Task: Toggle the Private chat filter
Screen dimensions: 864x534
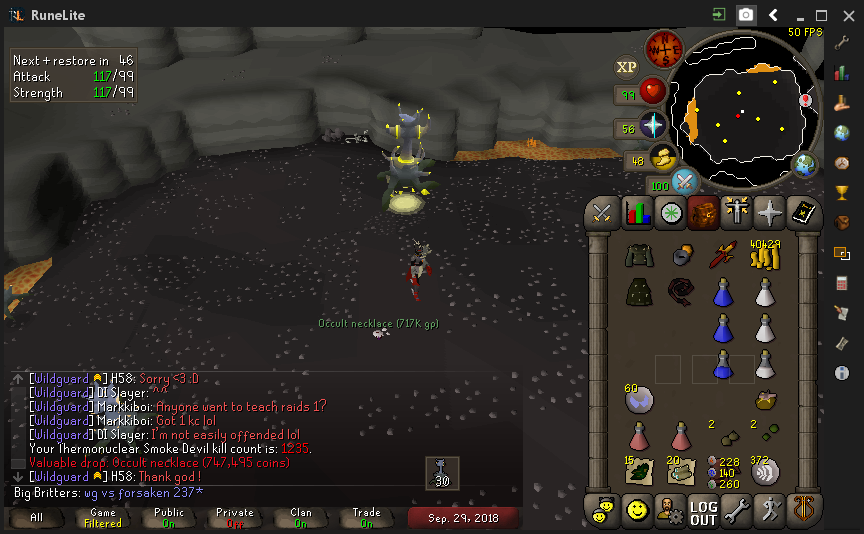Action: point(235,517)
